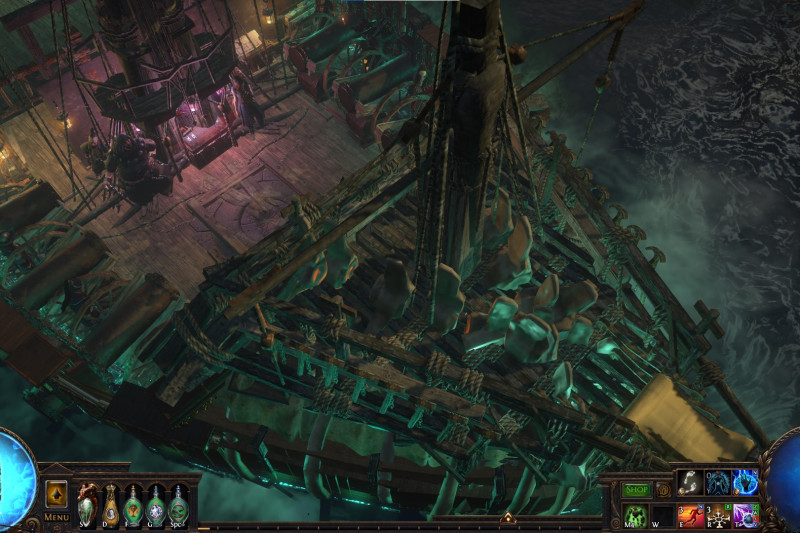Use the green flask with the diamond emblem
Image resolution: width=800 pixels, height=533 pixels.
[x=156, y=504]
